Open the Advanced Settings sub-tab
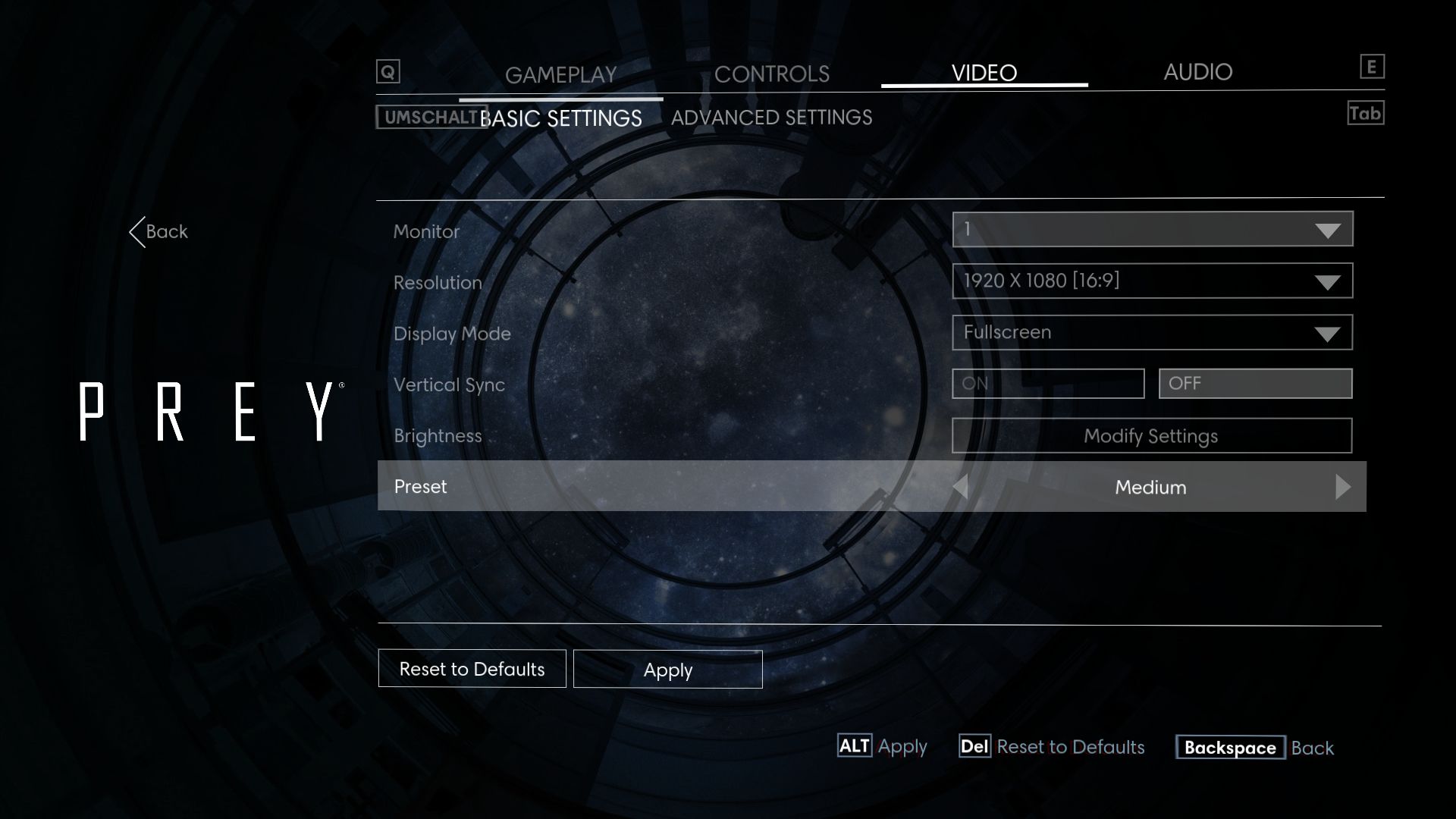The height and width of the screenshot is (819, 1456). [771, 118]
